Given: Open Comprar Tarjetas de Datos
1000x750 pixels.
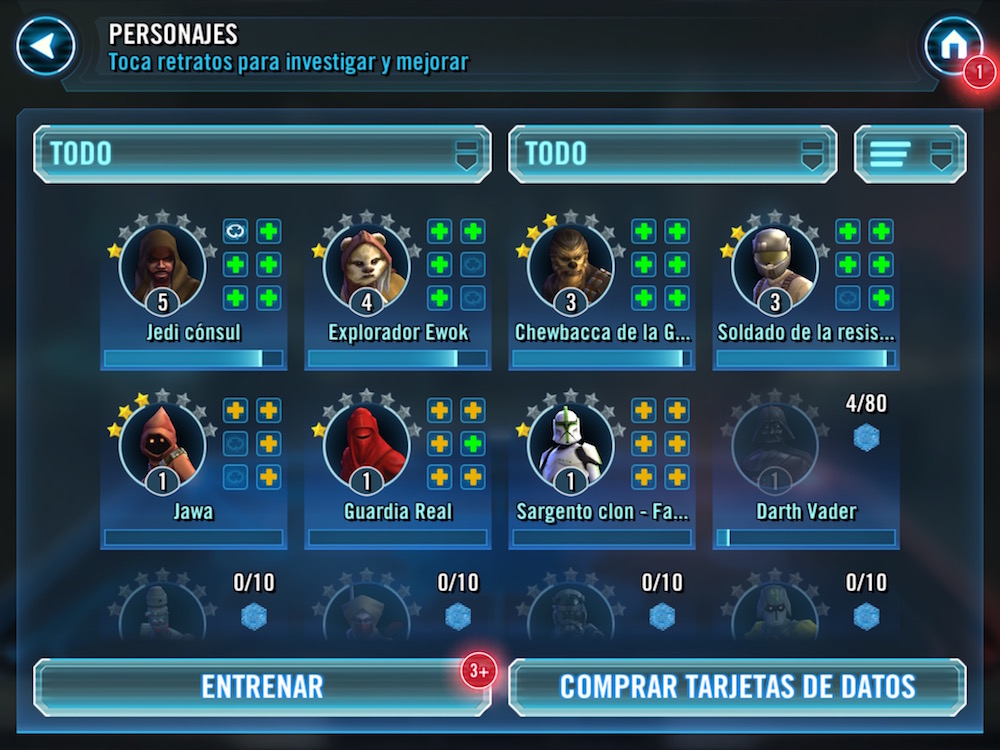Looking at the screenshot, I should click(737, 686).
